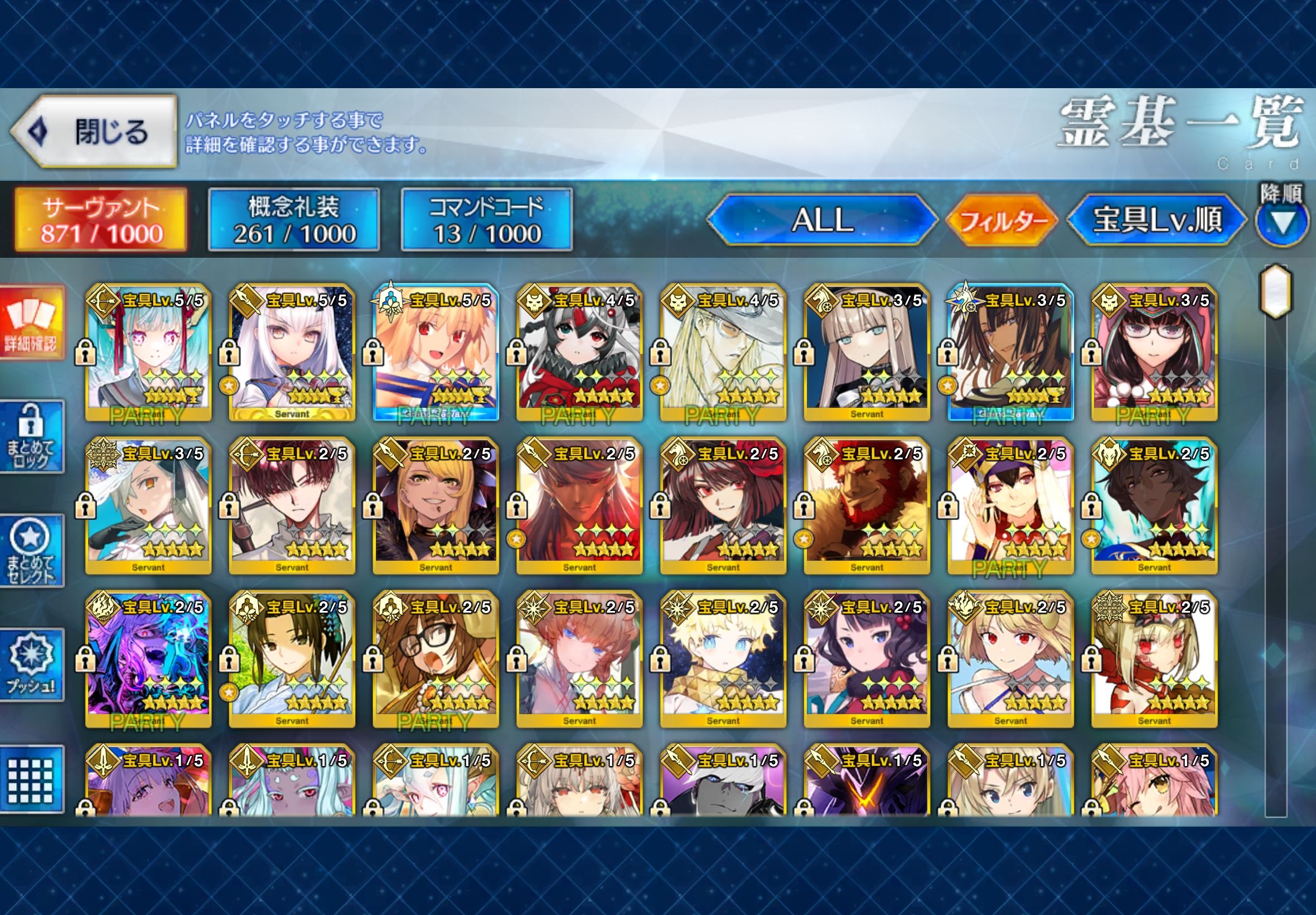This screenshot has height=915, width=1316.
Task: Switch to the サーヴァント tab
Action: coord(101,220)
